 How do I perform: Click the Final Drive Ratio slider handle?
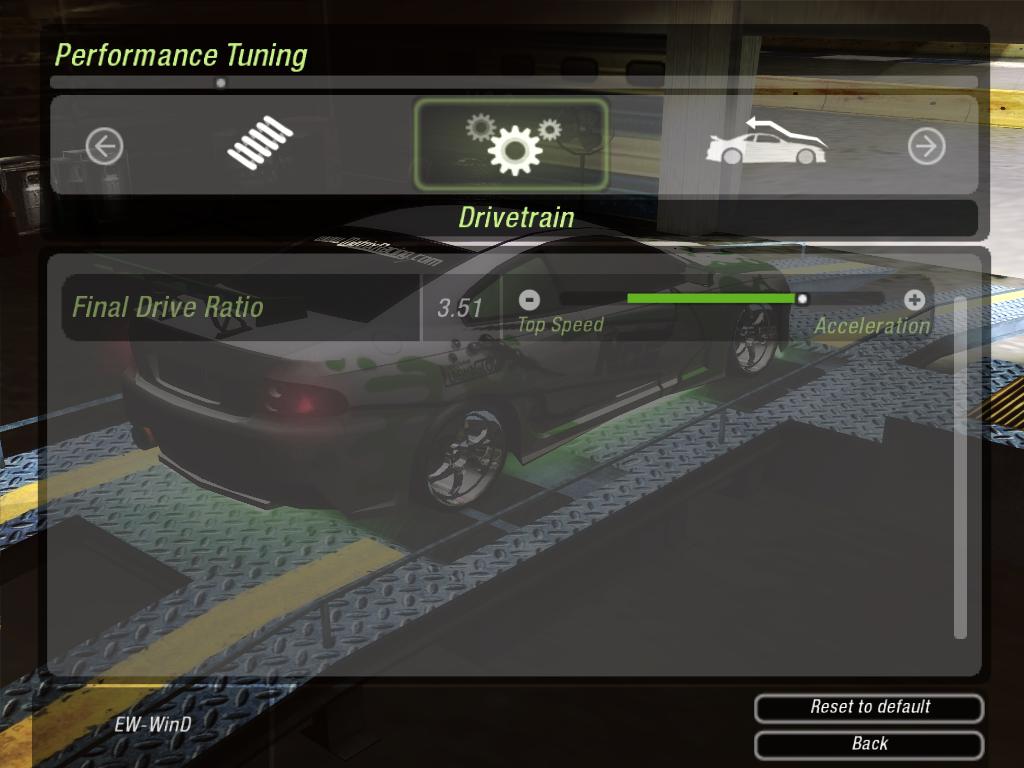pyautogui.click(x=802, y=298)
